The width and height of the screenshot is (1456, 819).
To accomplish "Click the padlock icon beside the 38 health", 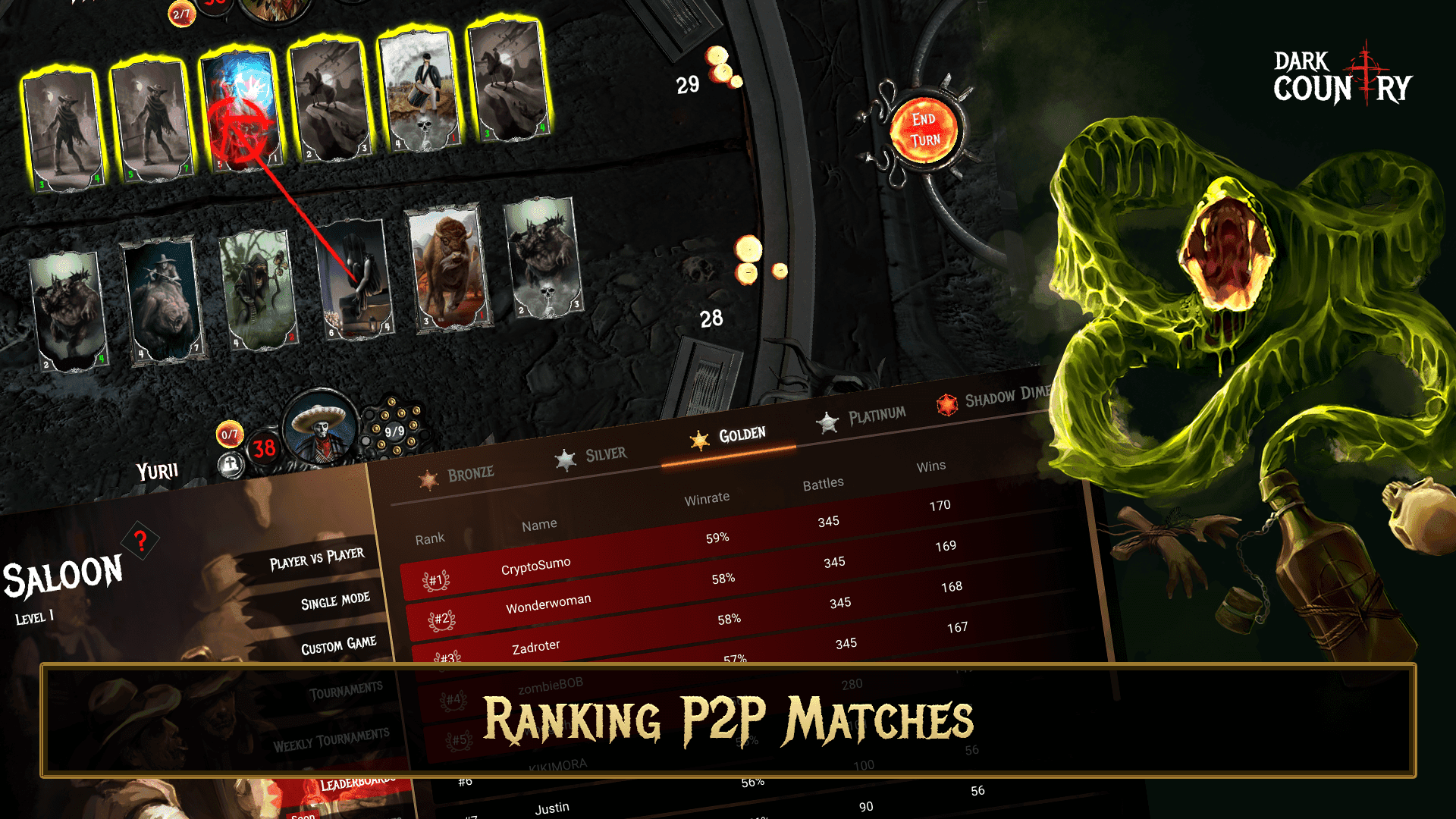I will pos(232,463).
